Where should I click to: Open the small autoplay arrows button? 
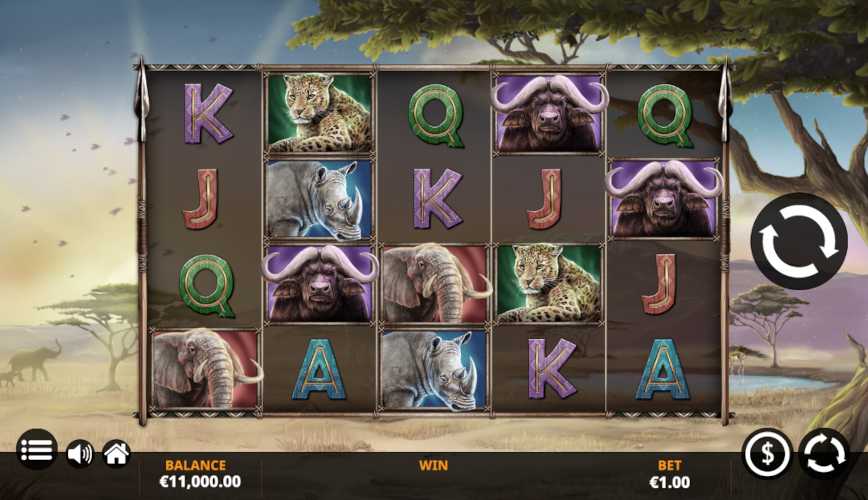click(825, 454)
